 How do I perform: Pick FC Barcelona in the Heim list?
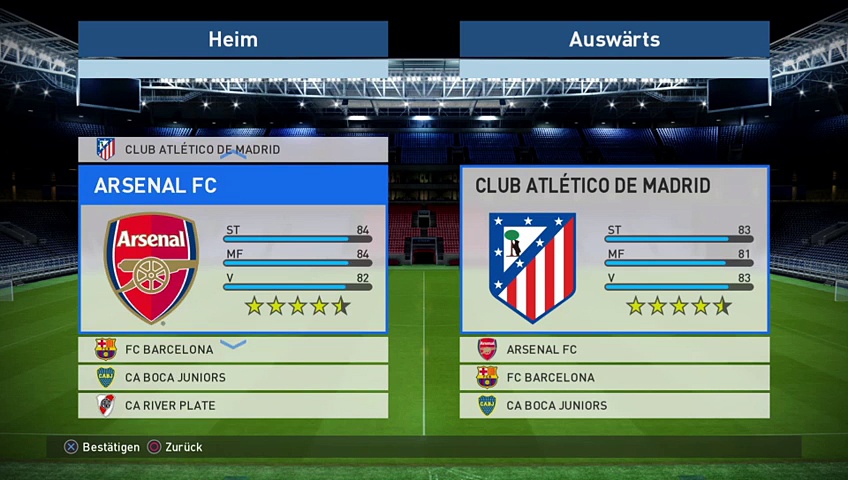coord(233,350)
